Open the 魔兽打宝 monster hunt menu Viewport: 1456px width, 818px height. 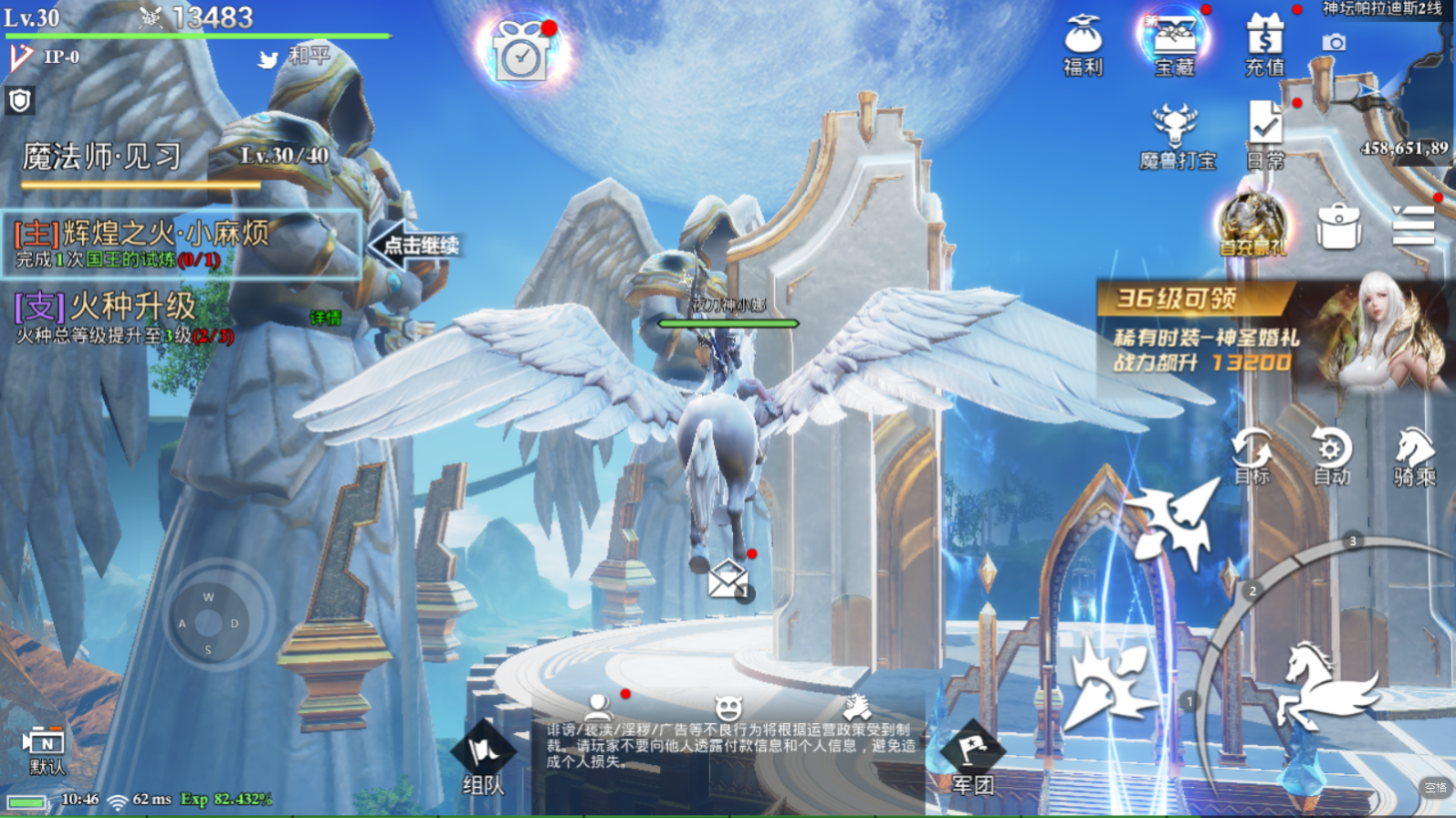pos(1177,137)
